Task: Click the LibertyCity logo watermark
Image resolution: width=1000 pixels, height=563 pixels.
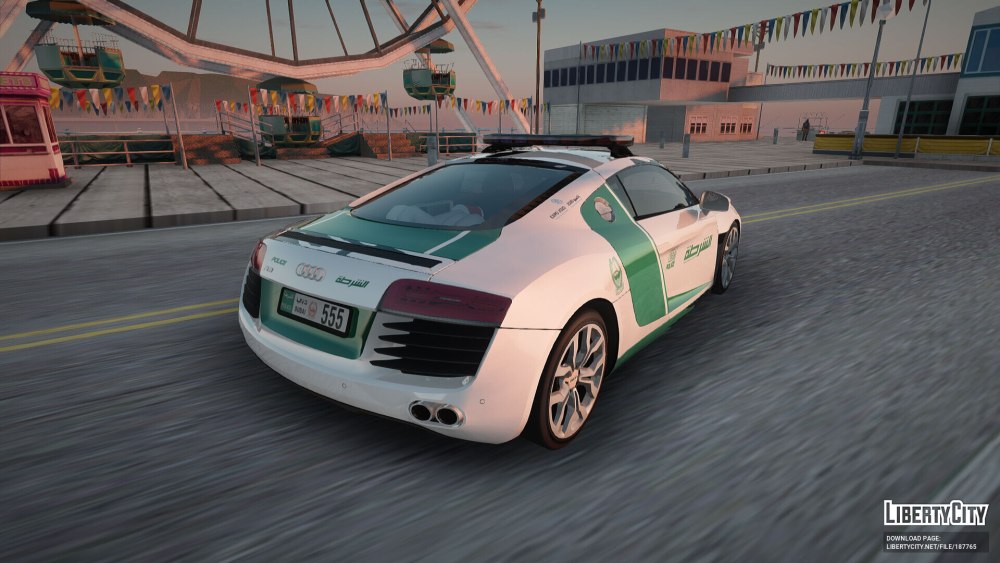Action: coord(935,514)
